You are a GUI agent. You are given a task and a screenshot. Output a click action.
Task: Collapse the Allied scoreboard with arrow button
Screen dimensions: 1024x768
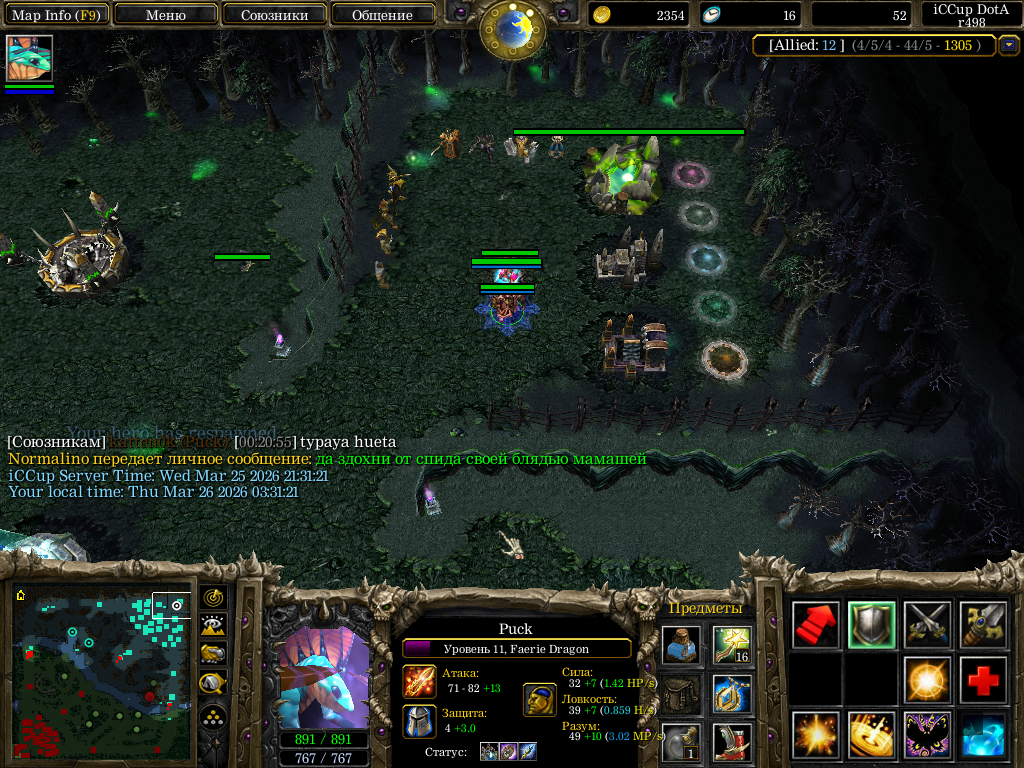point(1009,45)
